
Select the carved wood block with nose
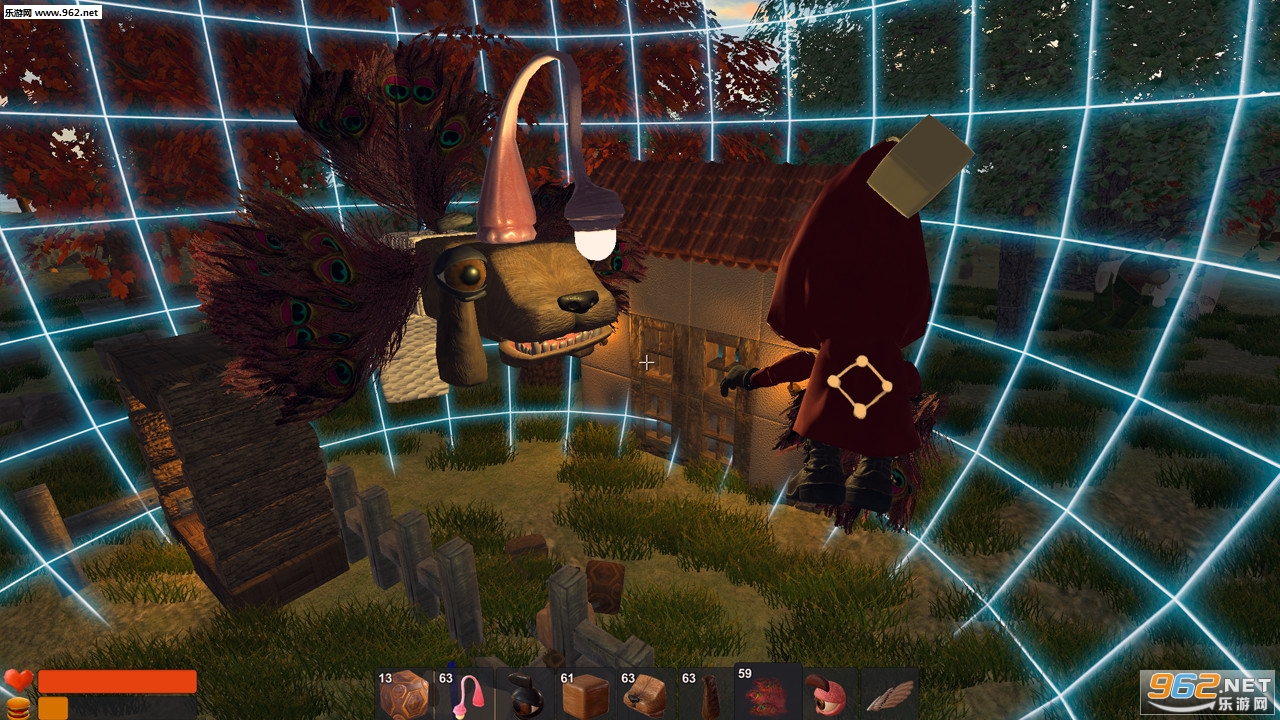click(646, 693)
